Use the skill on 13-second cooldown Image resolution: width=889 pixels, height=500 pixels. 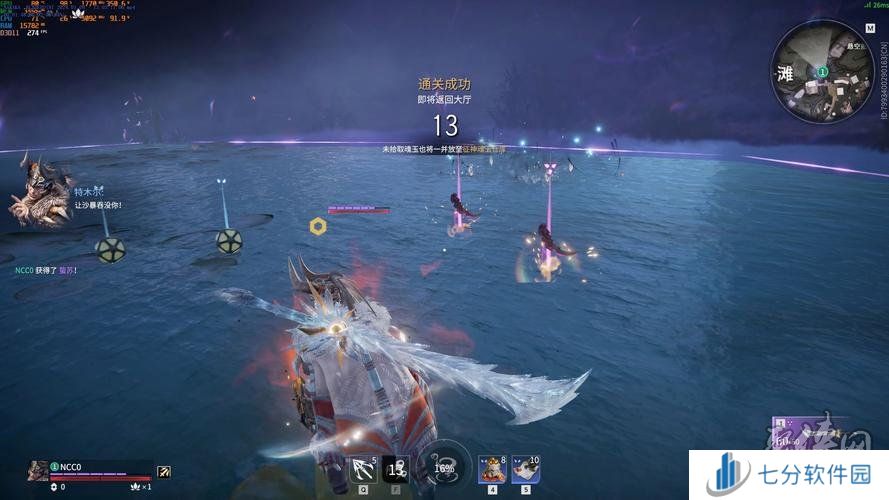(395, 468)
